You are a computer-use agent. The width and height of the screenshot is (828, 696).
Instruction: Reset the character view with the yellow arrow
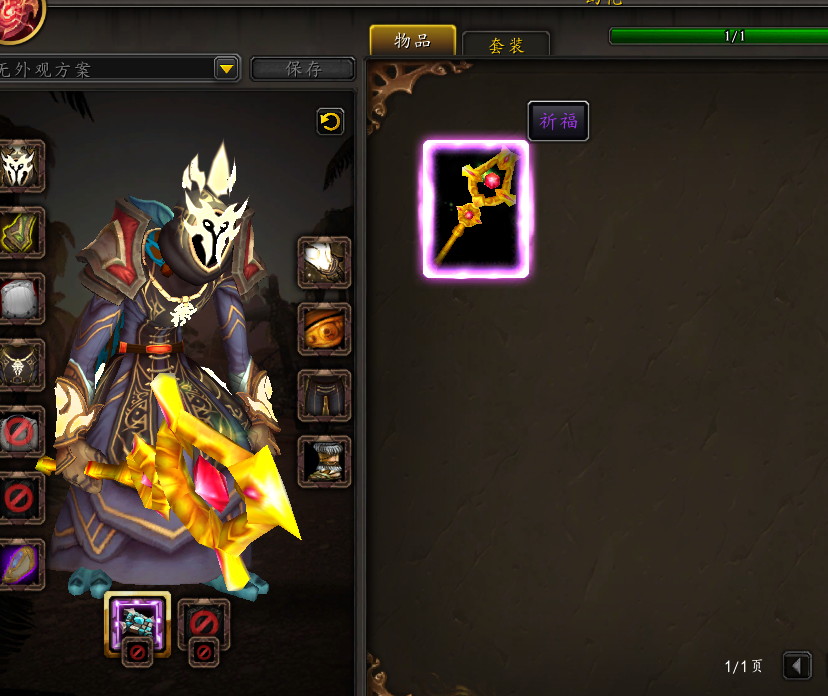[329, 122]
